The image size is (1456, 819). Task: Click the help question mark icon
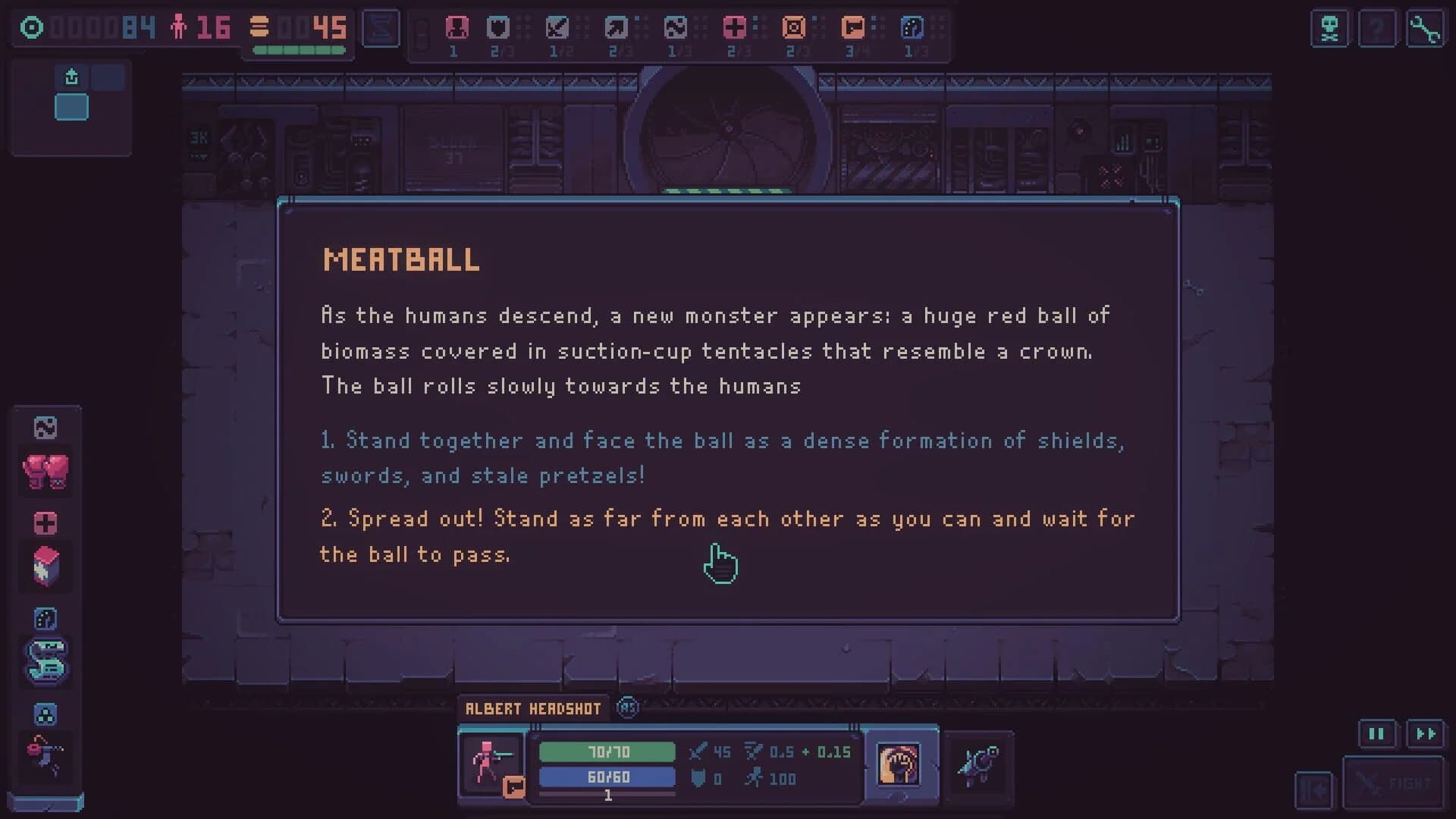click(x=1378, y=29)
